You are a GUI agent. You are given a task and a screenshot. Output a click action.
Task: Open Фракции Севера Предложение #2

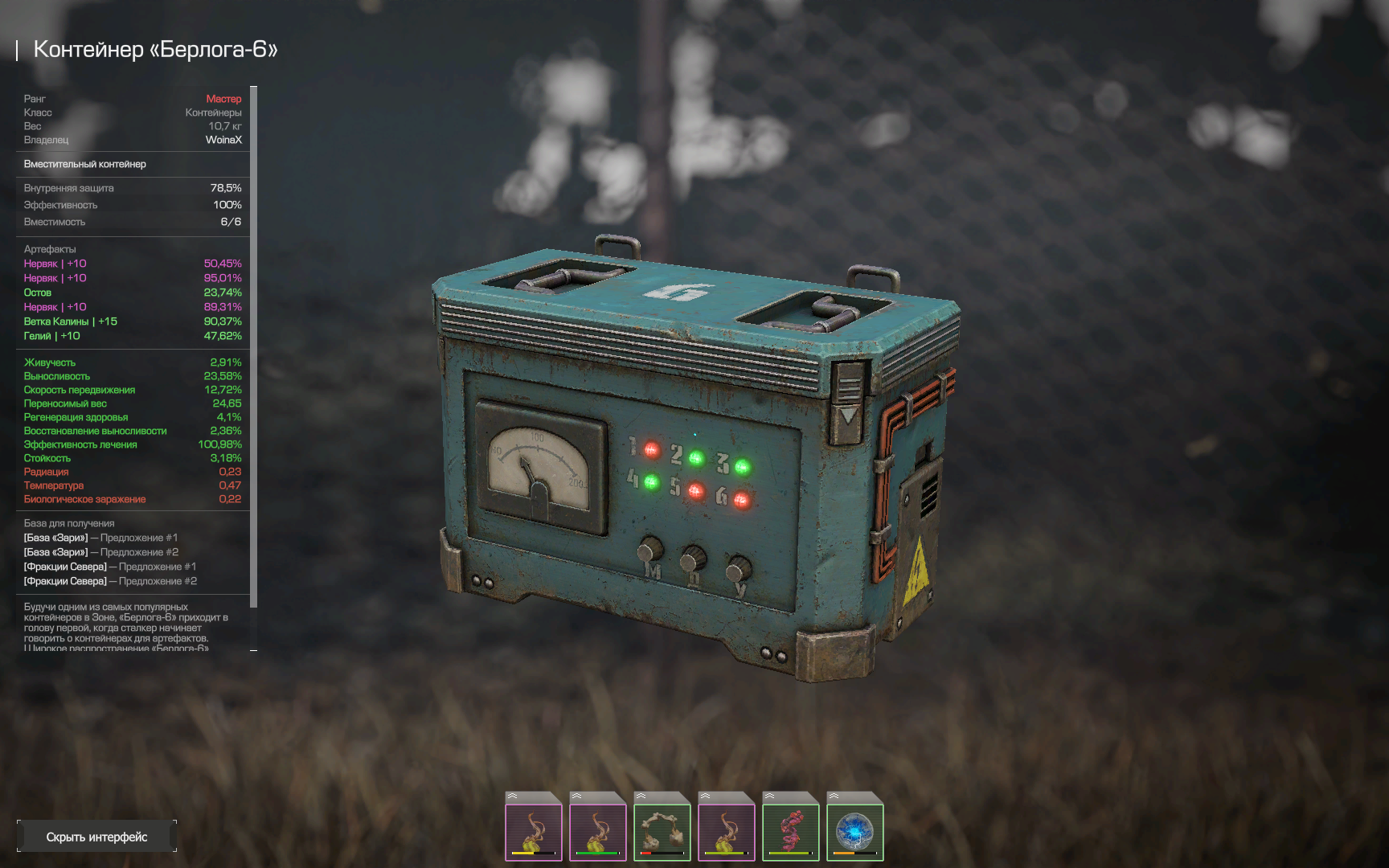pos(110,581)
